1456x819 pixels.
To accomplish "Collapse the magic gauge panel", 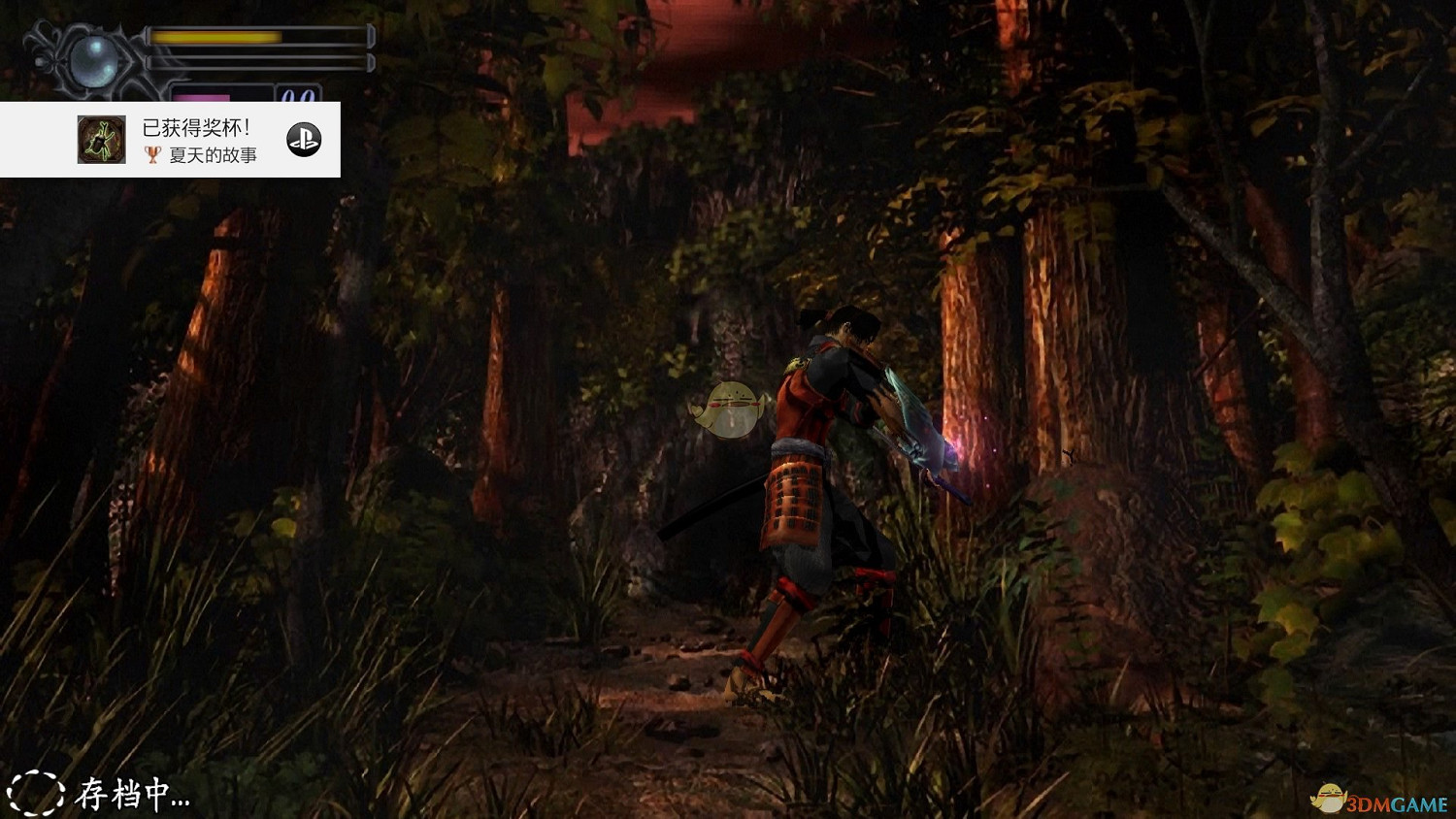I will coord(204,97).
